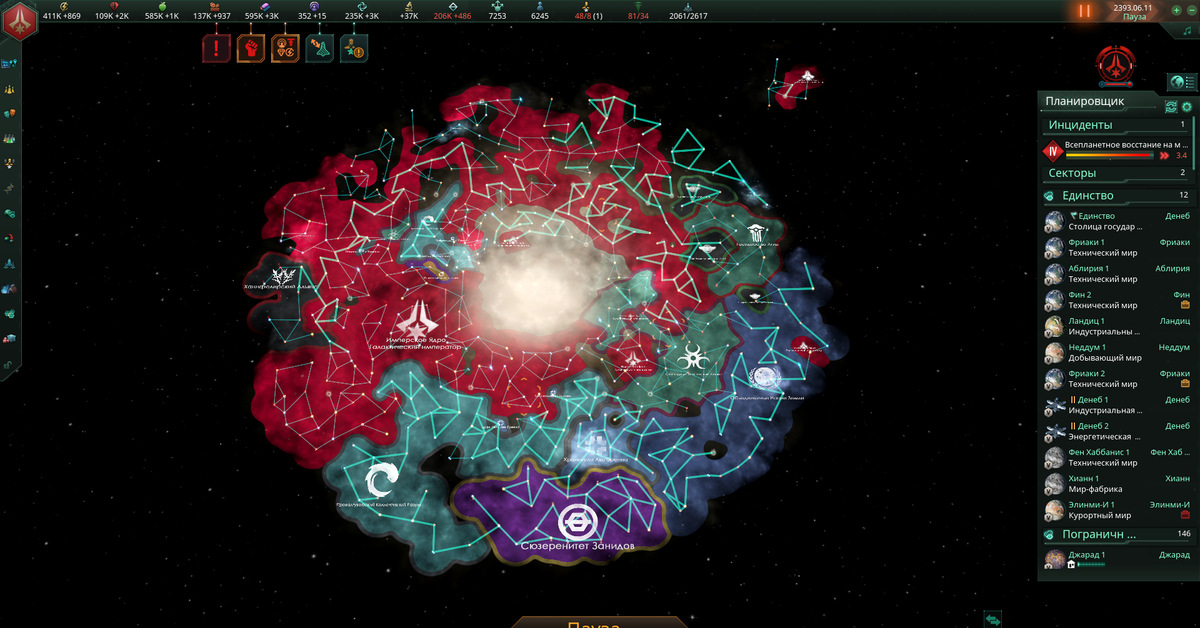The width and height of the screenshot is (1200, 628).
Task: Decrease game speed with minus button
Action: [x=1191, y=9]
